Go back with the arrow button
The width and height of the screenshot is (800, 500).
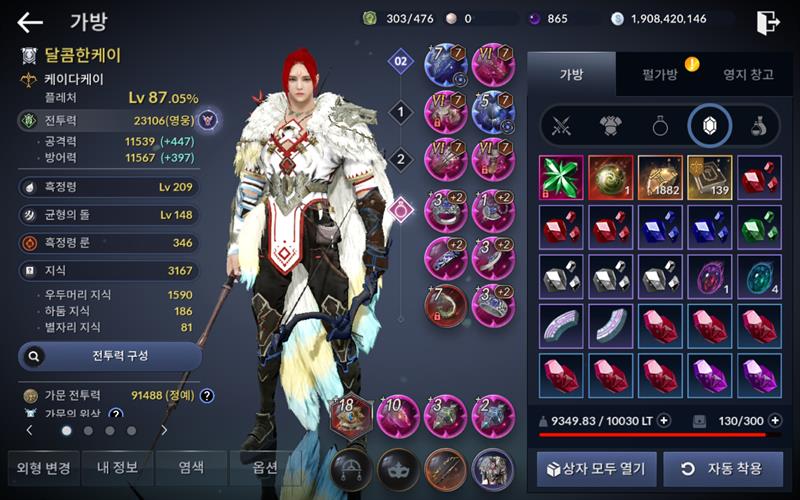pyautogui.click(x=30, y=22)
